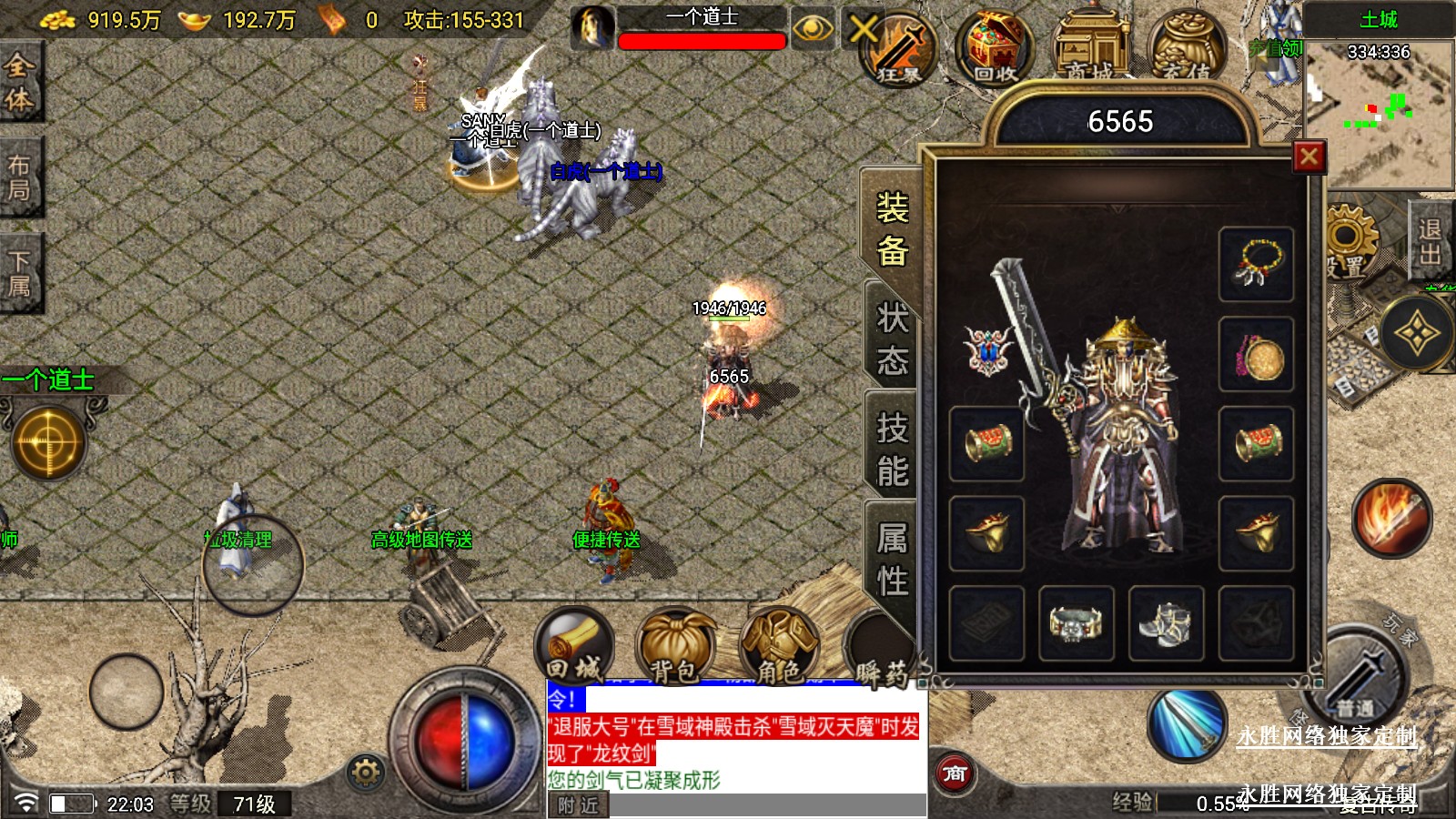Click the 退出 exit button
The width and height of the screenshot is (1456, 819).
[1430, 243]
